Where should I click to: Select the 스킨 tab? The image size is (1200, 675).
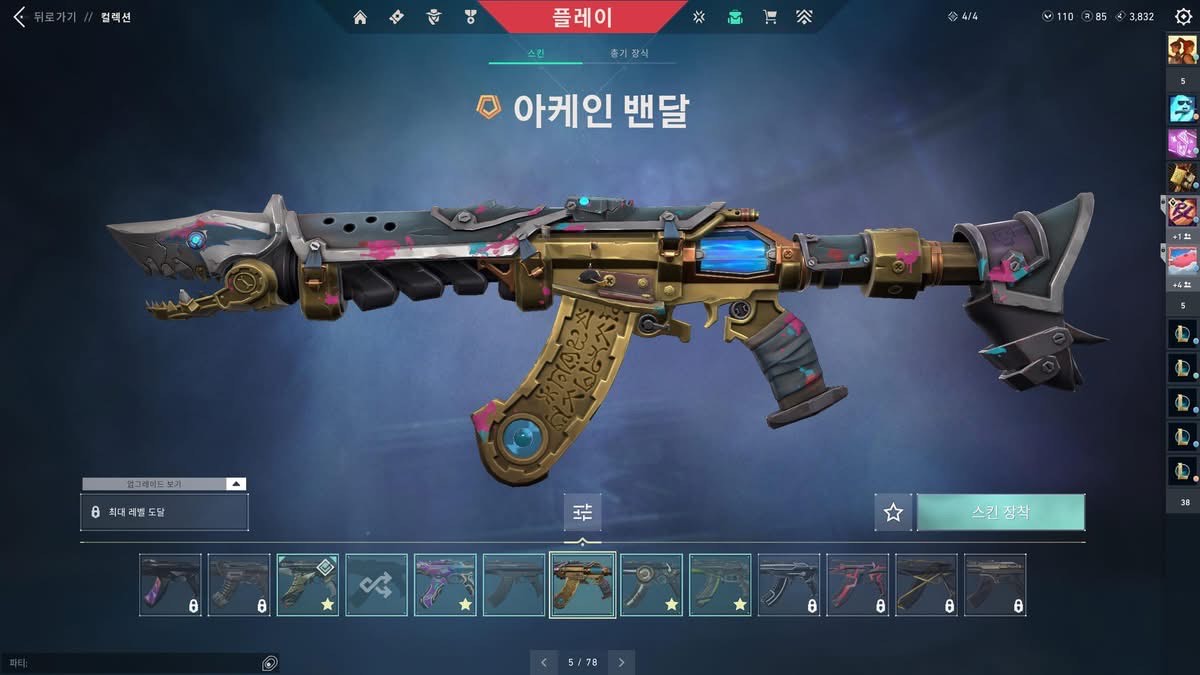click(535, 53)
